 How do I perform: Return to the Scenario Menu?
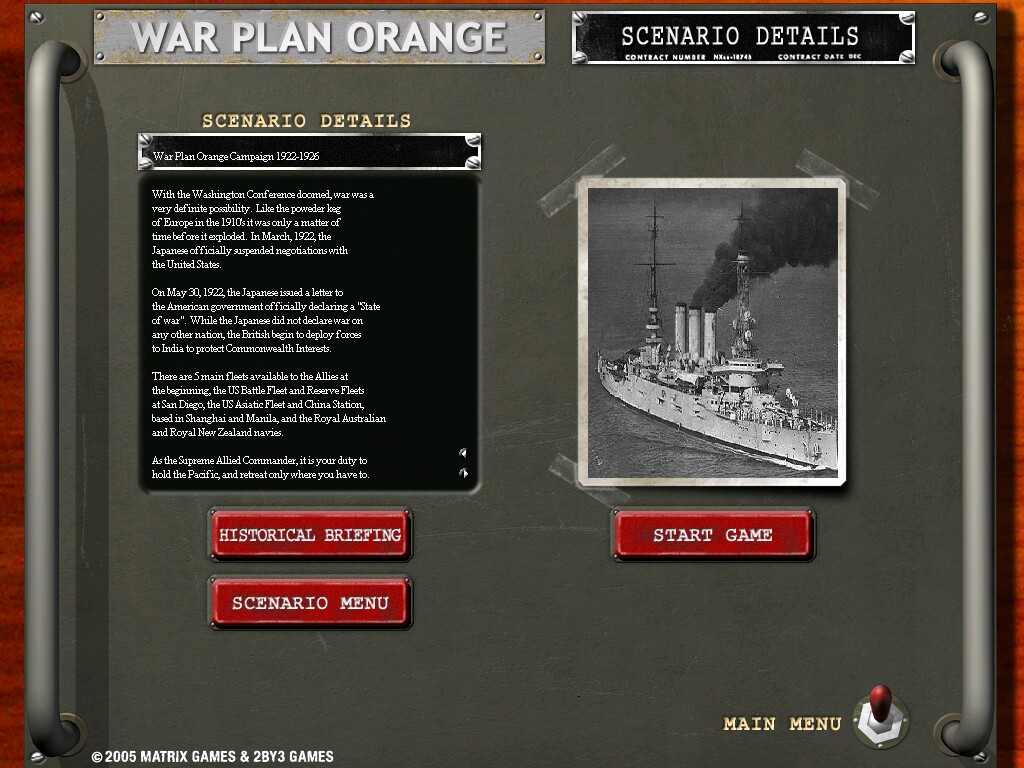click(310, 603)
